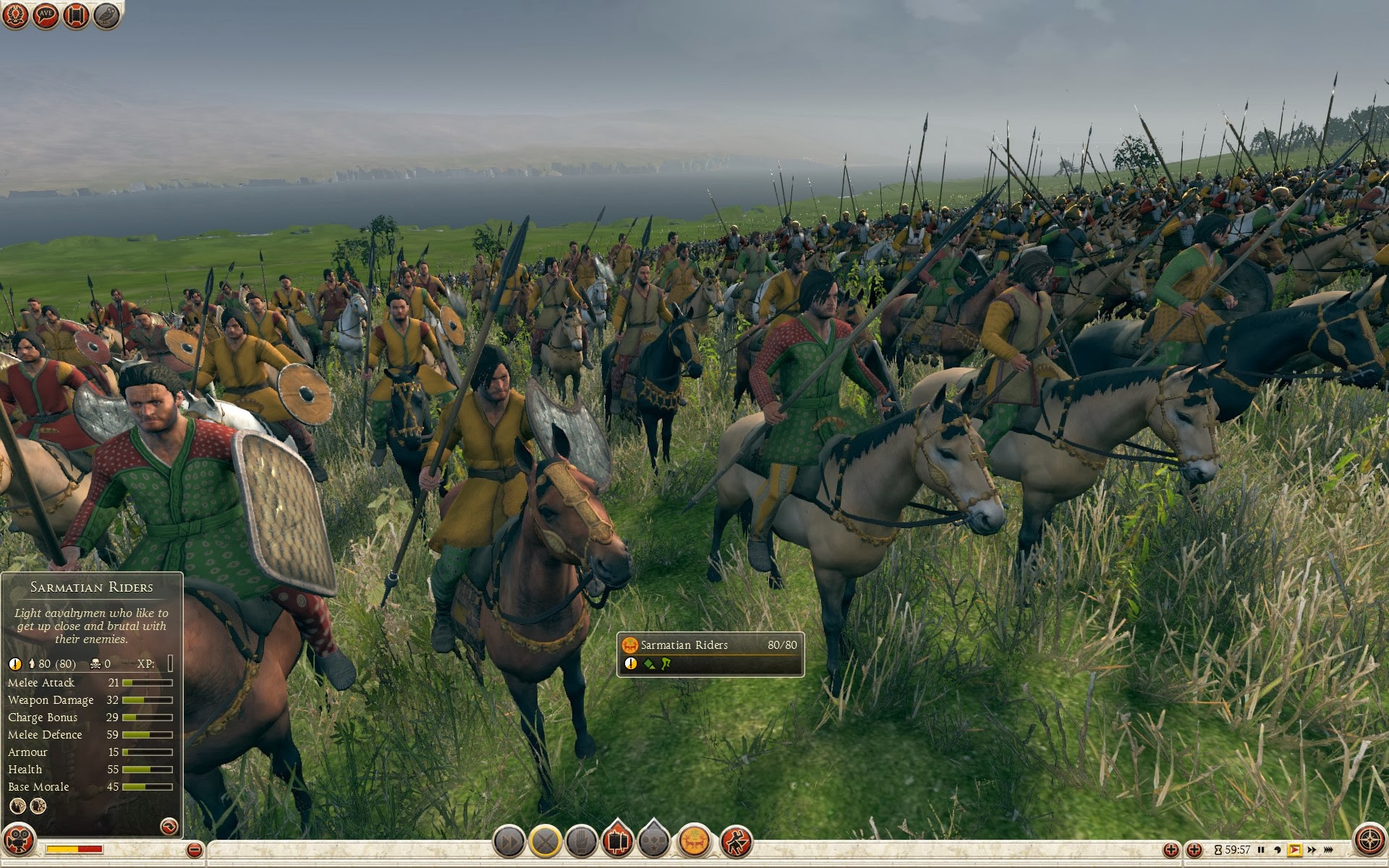Click the yellow stag faction emblem button
Image resolution: width=1389 pixels, height=868 pixels.
pos(694,842)
